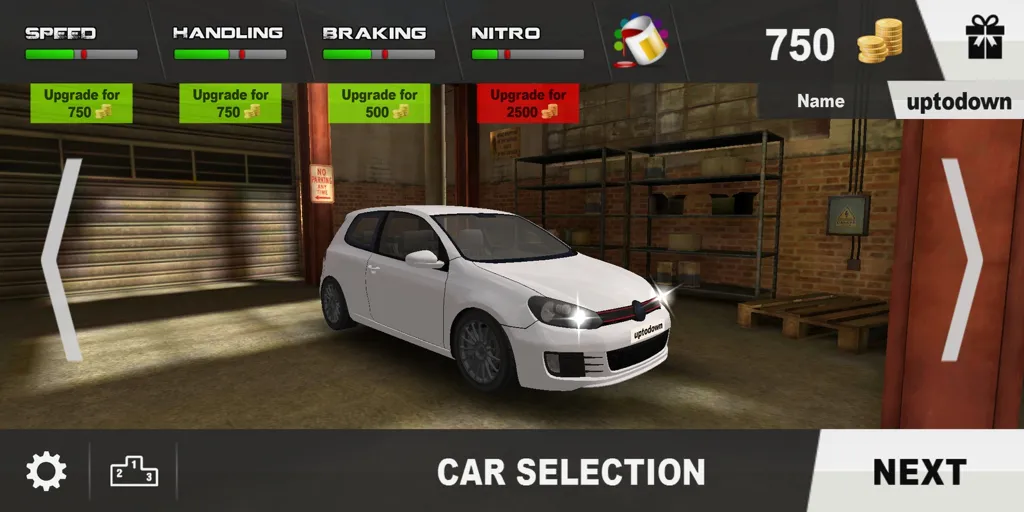Screen dimensions: 1024x512
Task: Show the previous car with left arrow
Action: (x=62, y=260)
